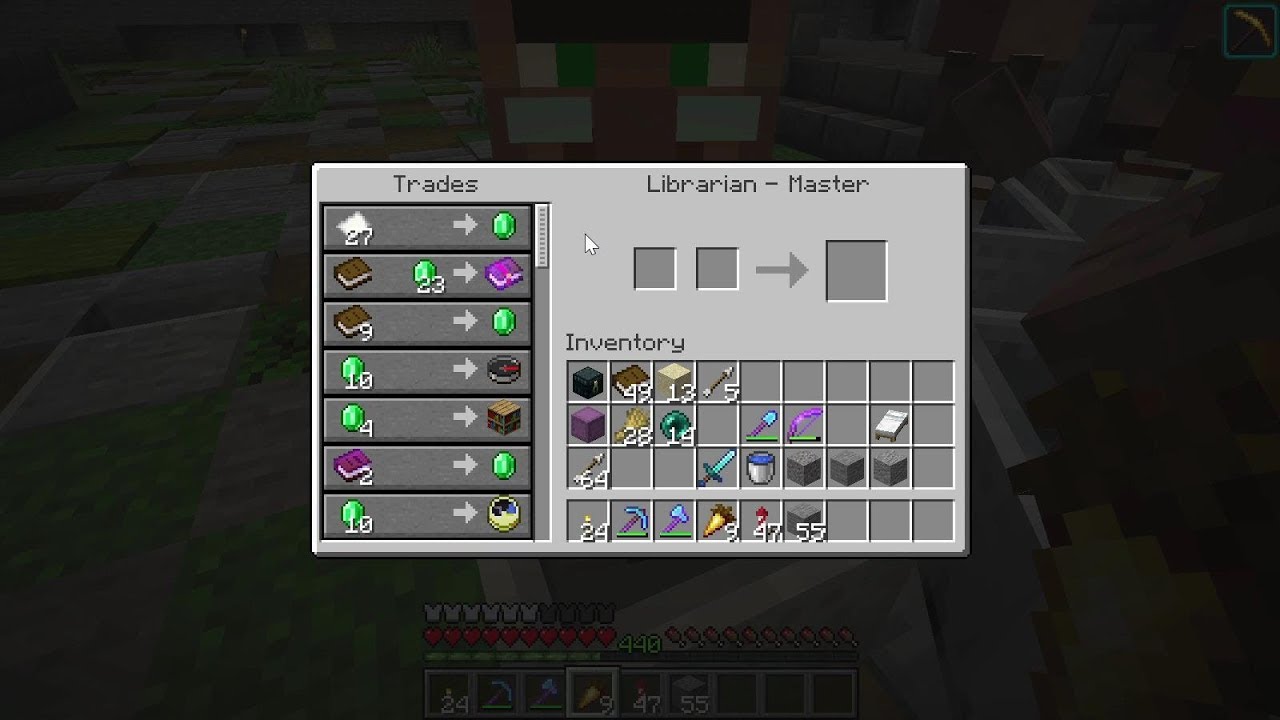Select the enchanted bow in inventory
The height and width of the screenshot is (720, 1280).
point(803,424)
